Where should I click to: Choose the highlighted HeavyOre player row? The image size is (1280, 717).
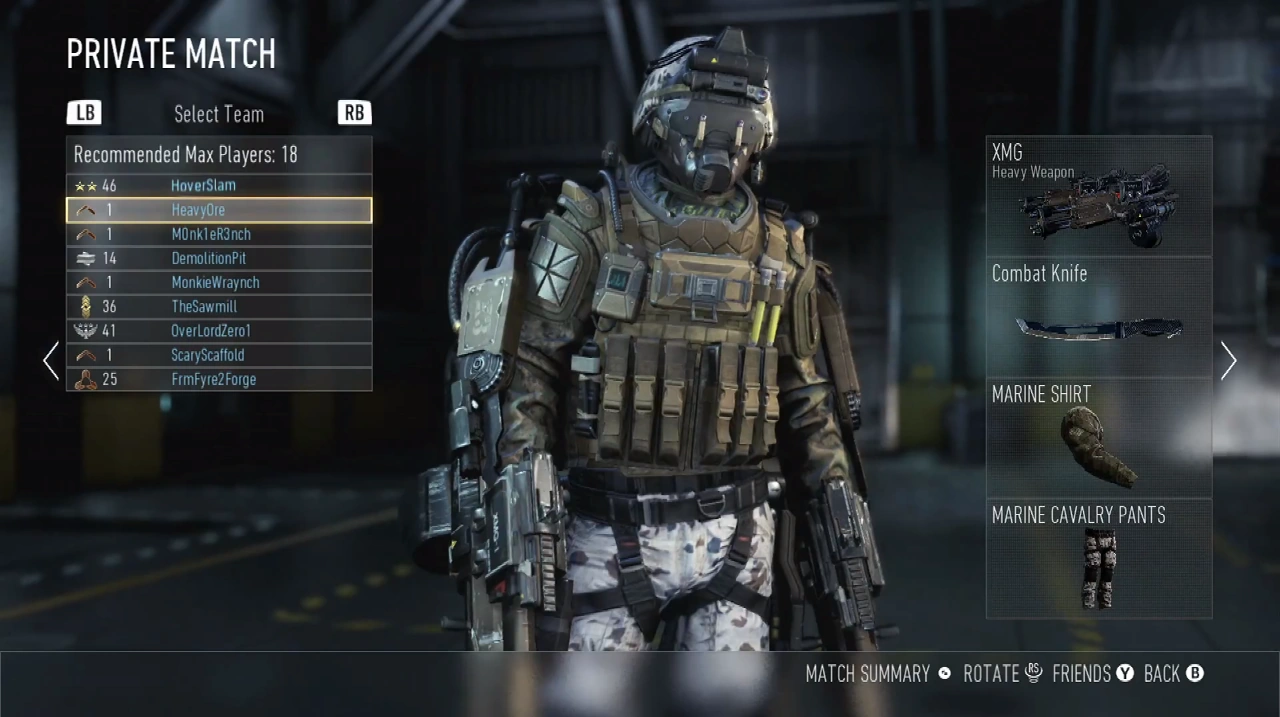(219, 210)
